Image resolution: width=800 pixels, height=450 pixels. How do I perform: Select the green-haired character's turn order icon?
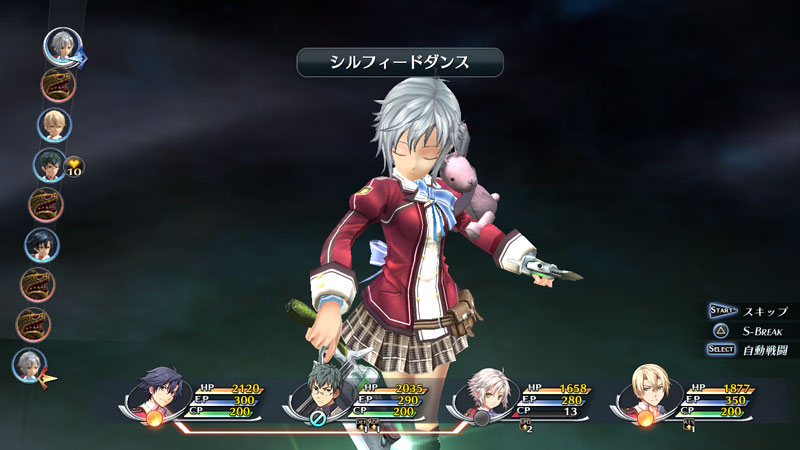pyautogui.click(x=49, y=164)
